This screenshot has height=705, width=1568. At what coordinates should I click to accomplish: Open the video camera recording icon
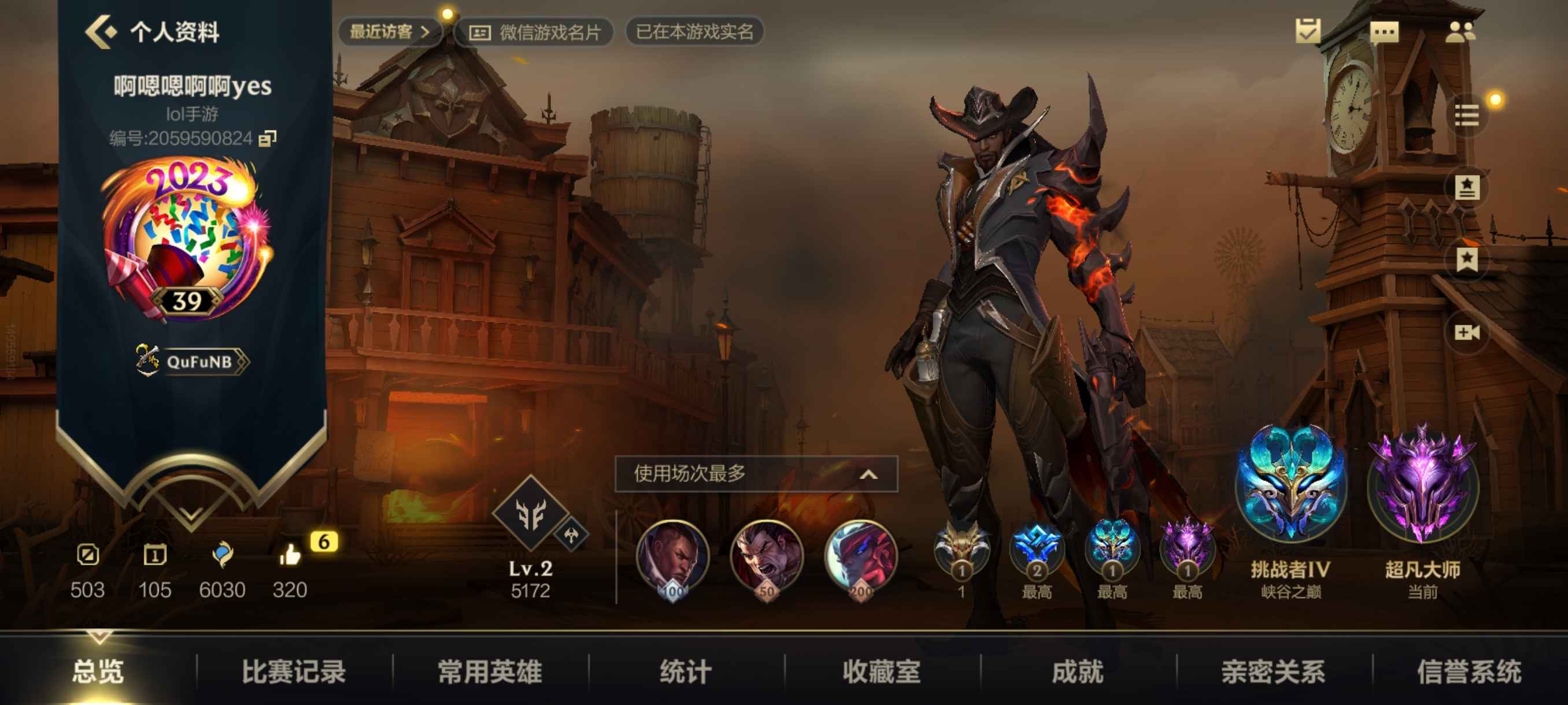coord(1466,332)
